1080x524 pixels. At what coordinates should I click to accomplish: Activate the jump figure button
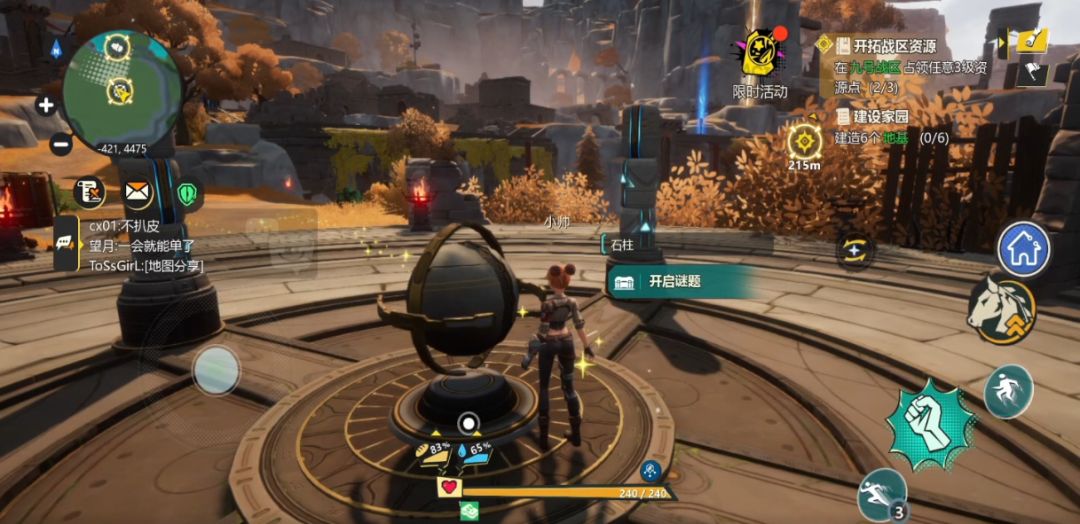(x=1008, y=391)
